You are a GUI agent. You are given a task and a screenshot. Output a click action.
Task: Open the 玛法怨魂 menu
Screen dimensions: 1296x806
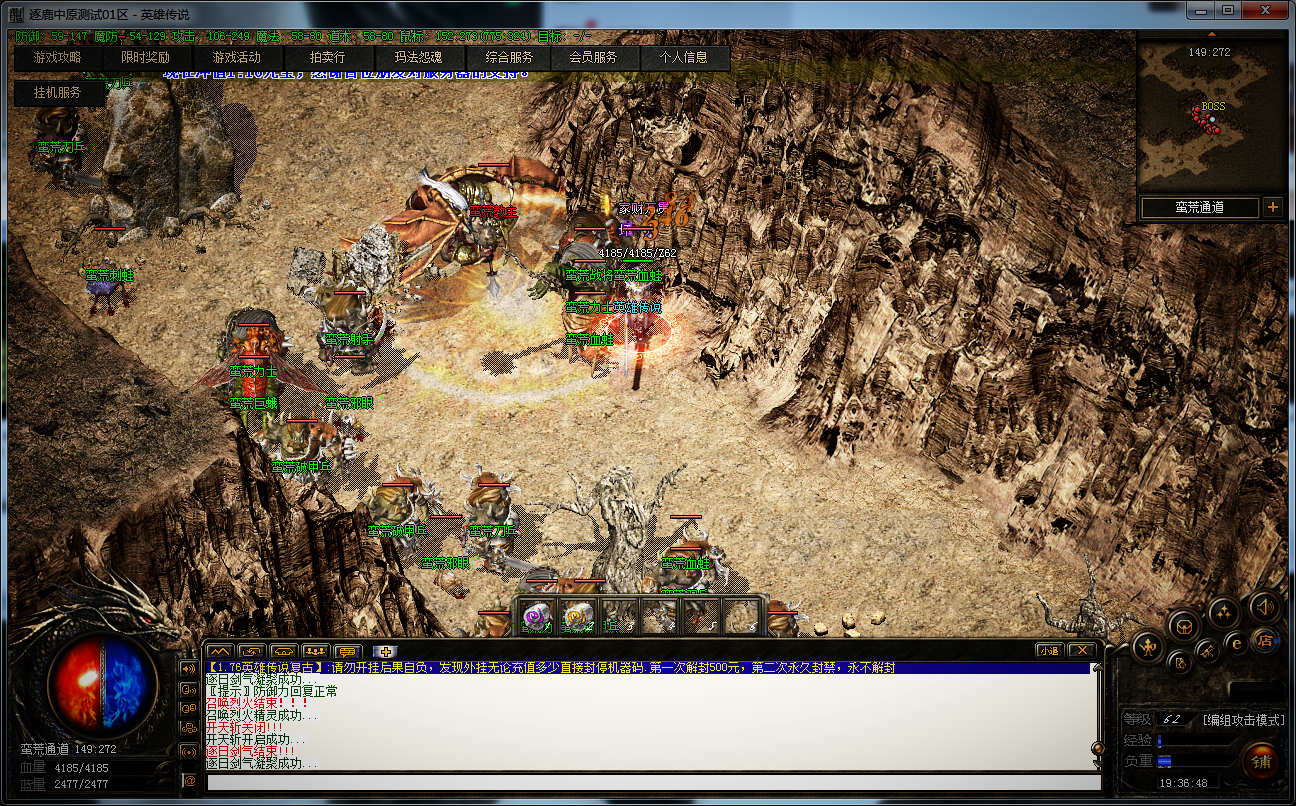pos(418,58)
